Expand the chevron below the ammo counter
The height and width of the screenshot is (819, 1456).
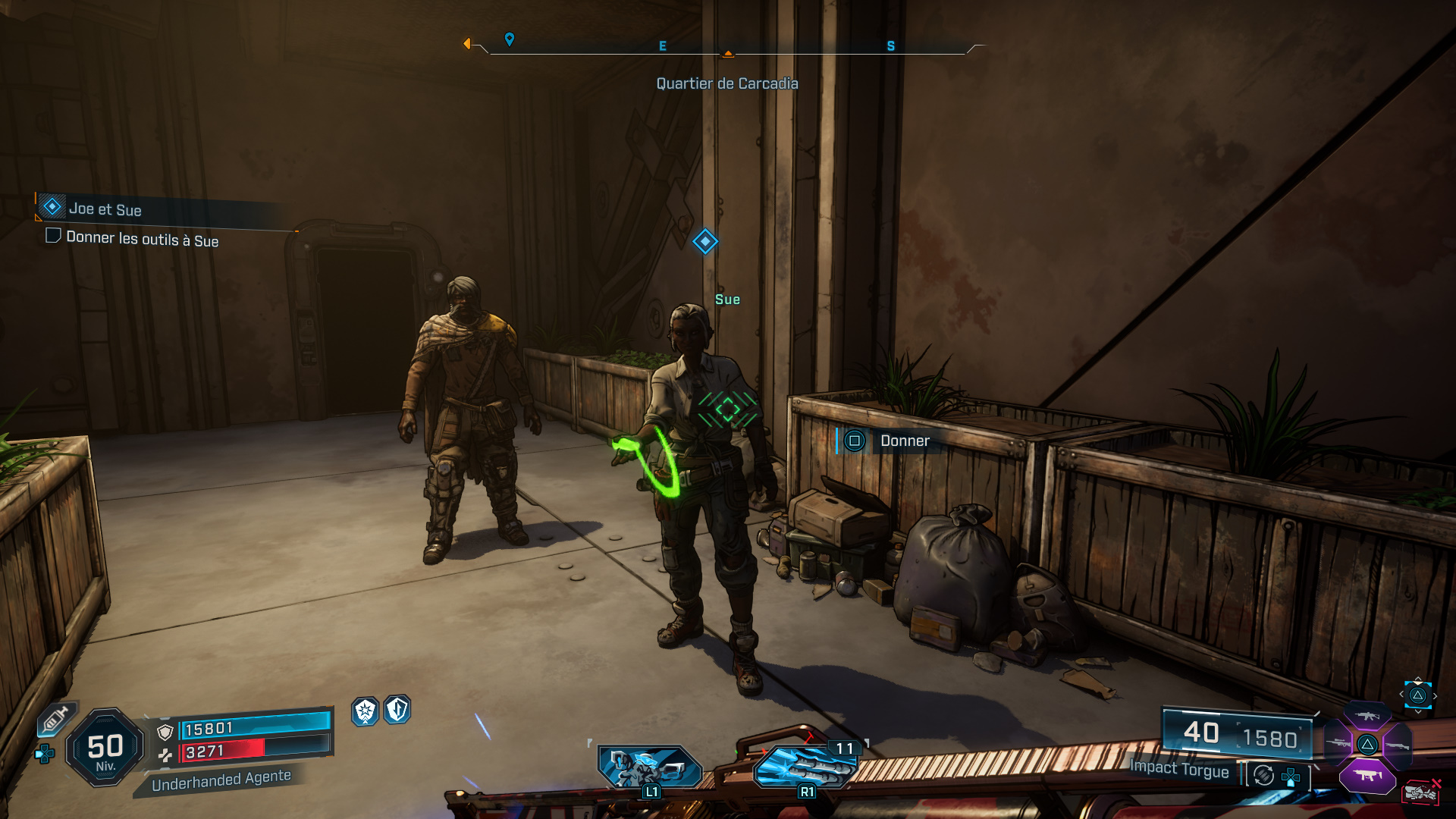point(1417,712)
